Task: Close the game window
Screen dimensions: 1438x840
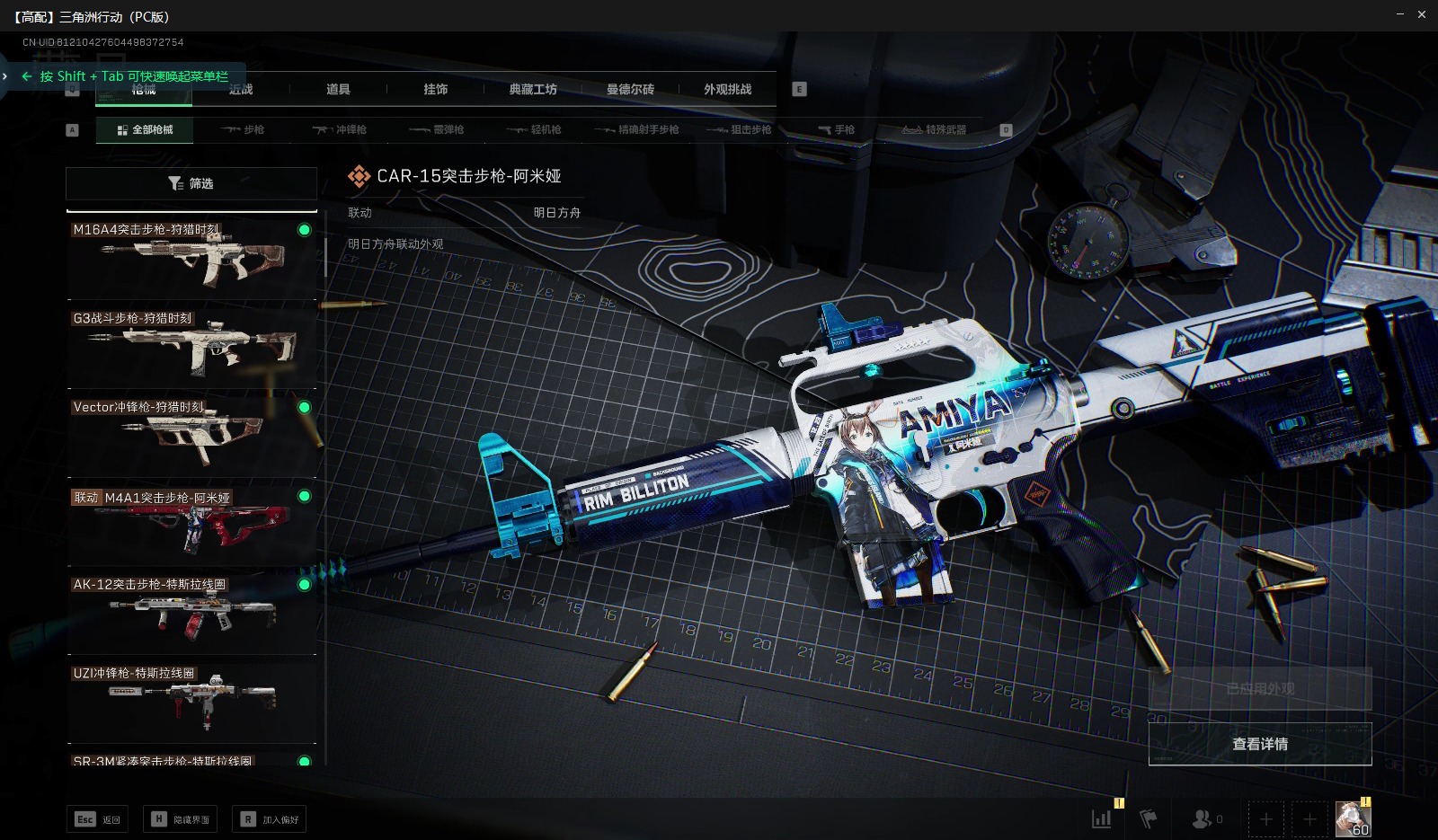Action: click(1422, 14)
